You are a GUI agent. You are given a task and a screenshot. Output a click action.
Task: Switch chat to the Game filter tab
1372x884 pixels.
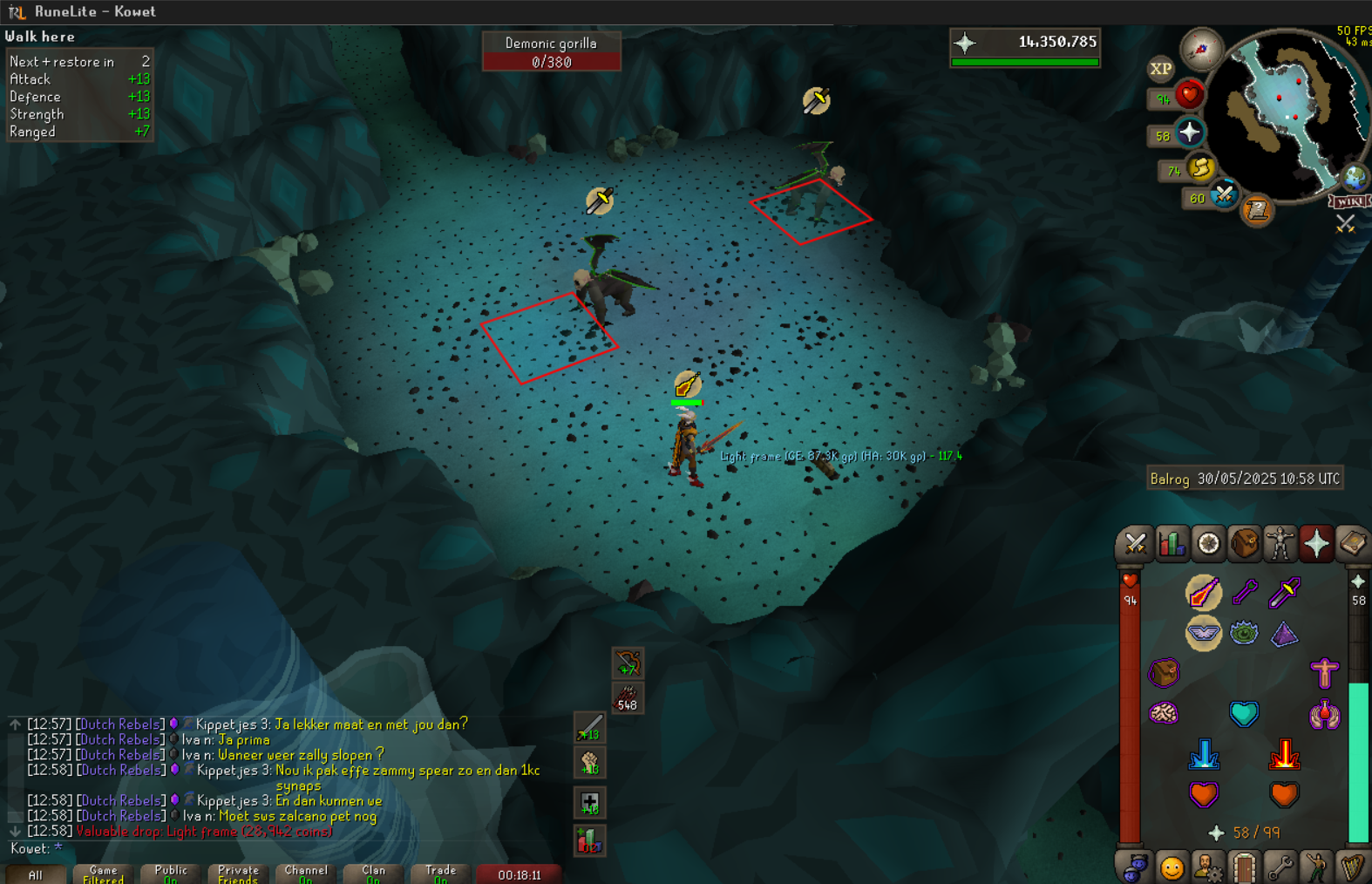pyautogui.click(x=103, y=874)
